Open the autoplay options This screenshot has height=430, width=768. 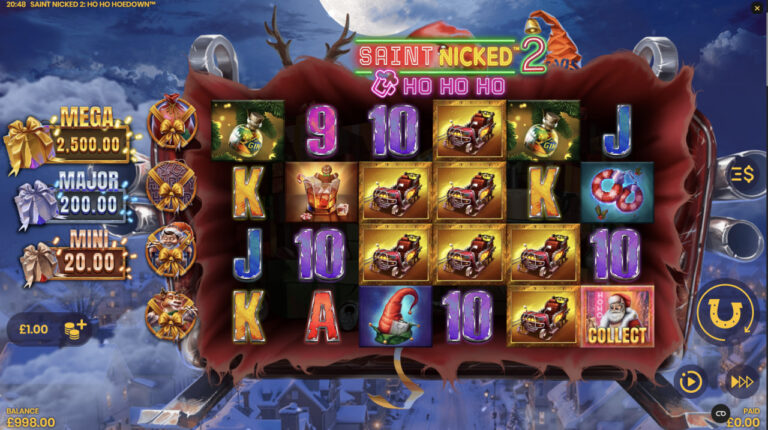tap(689, 381)
